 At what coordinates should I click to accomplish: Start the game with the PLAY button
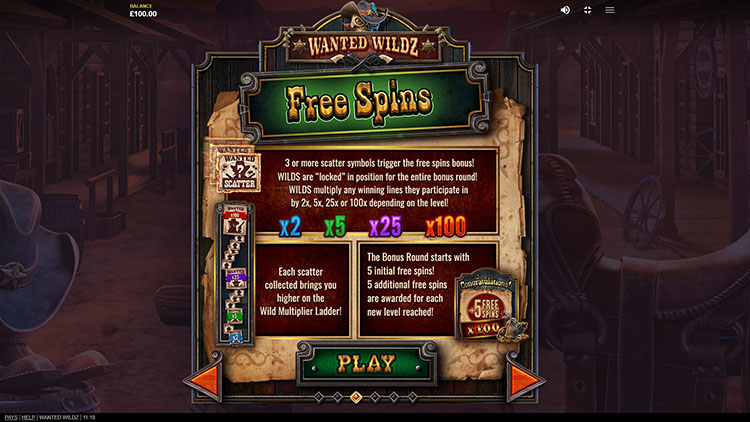(x=366, y=362)
